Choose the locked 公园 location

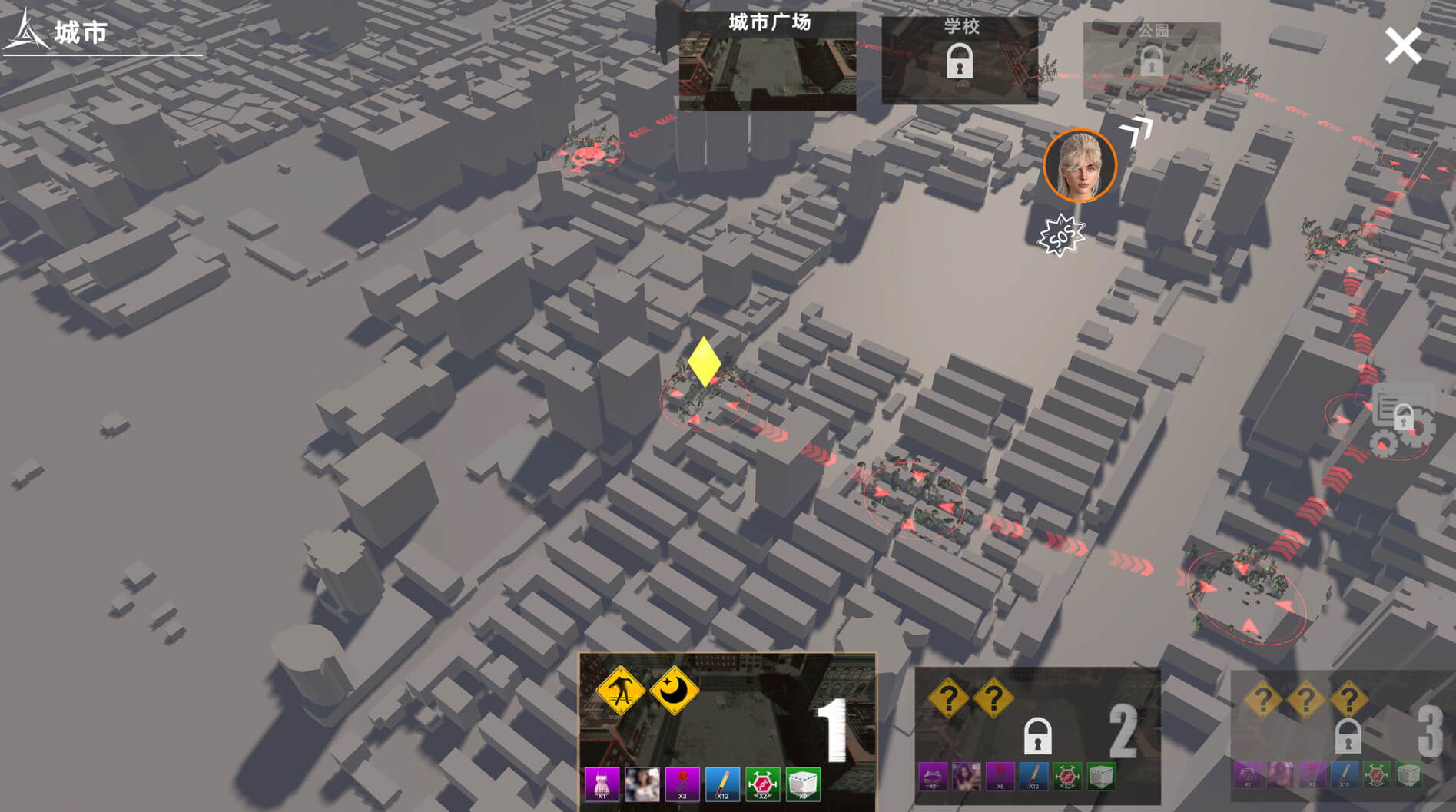coord(1151,60)
